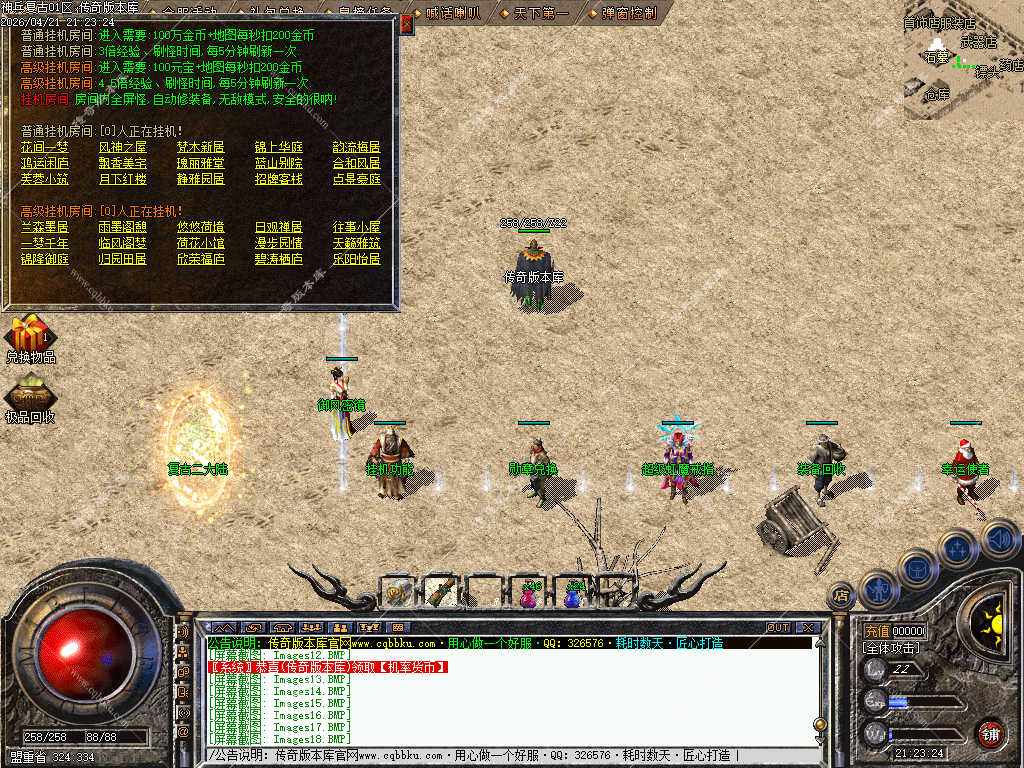Use the blue potion in the hotbar
Screen dimensions: 1024x768
[x=572, y=594]
